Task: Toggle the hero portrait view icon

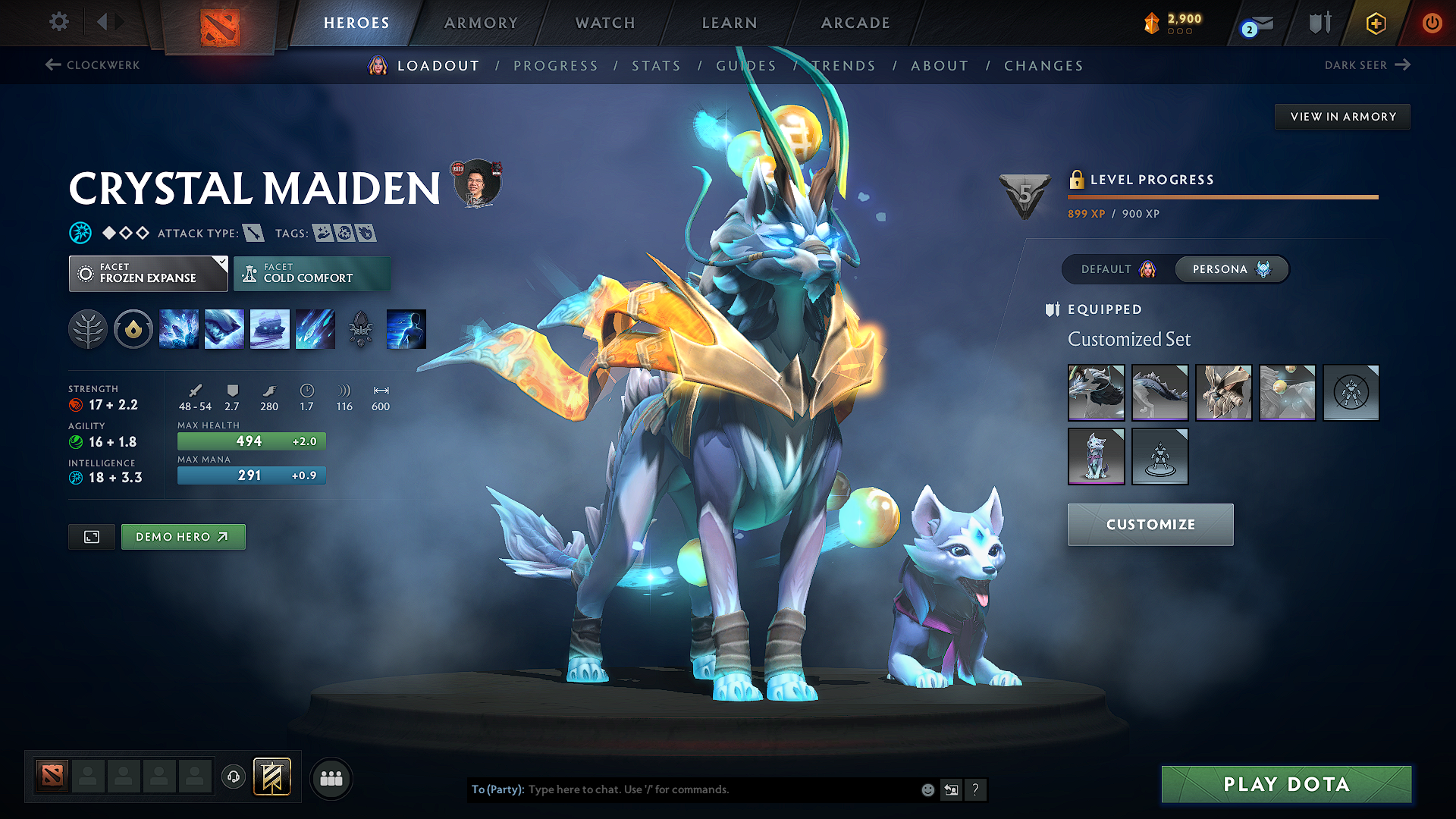Action: click(91, 536)
